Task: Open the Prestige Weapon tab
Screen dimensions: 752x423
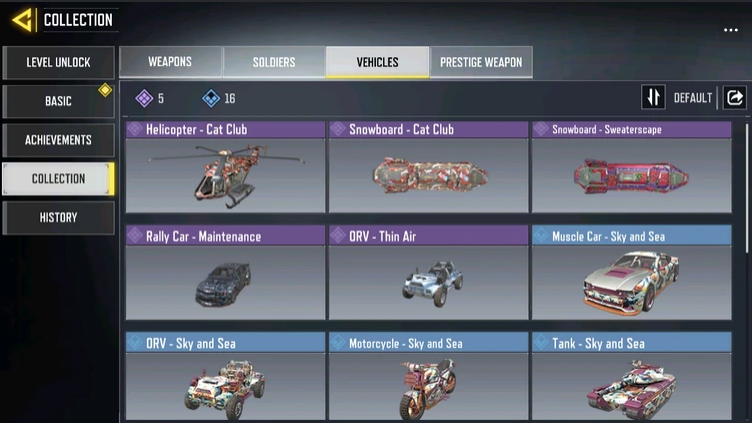Action: (482, 62)
